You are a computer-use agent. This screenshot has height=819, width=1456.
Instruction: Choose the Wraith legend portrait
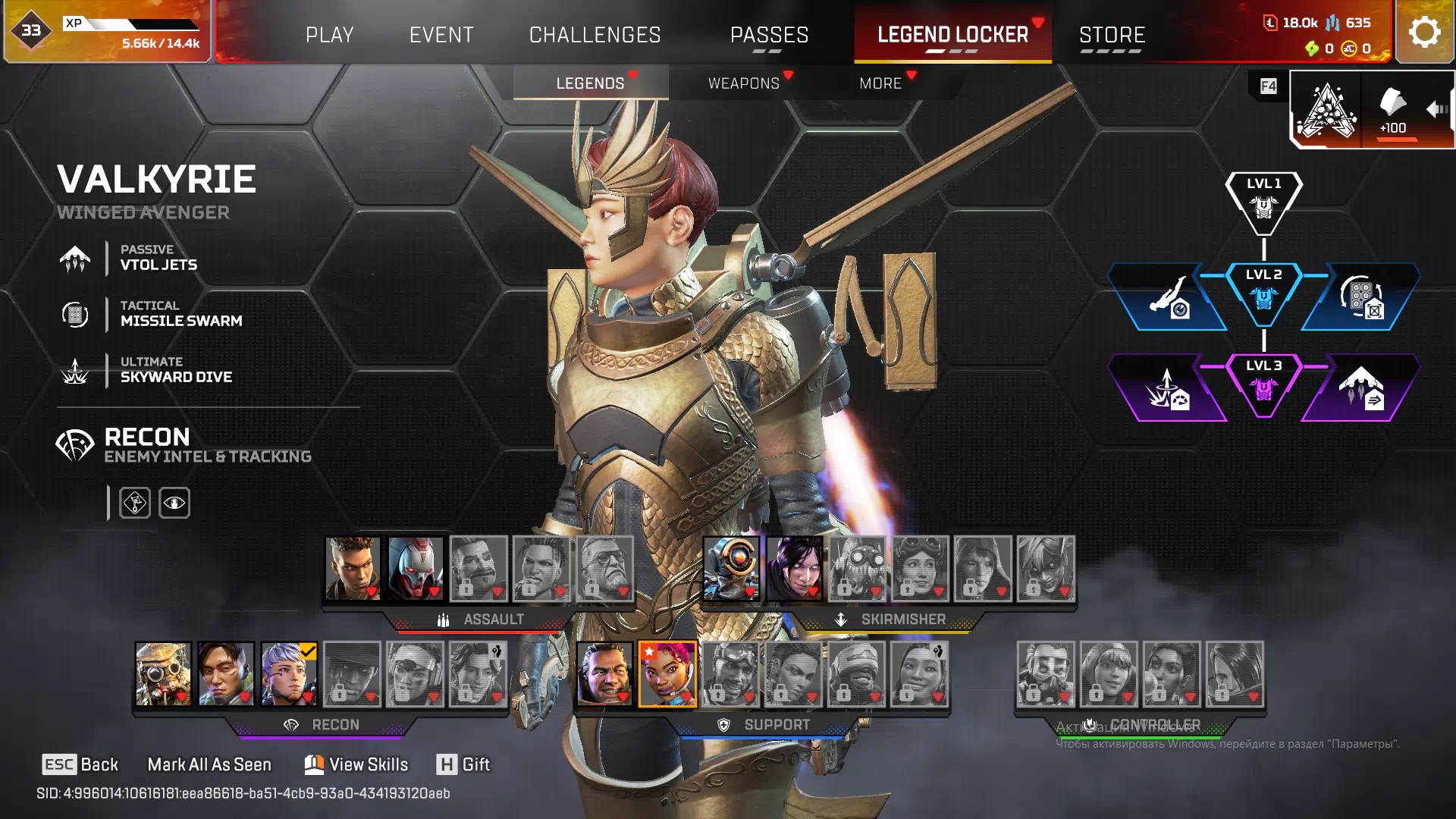[x=794, y=569]
